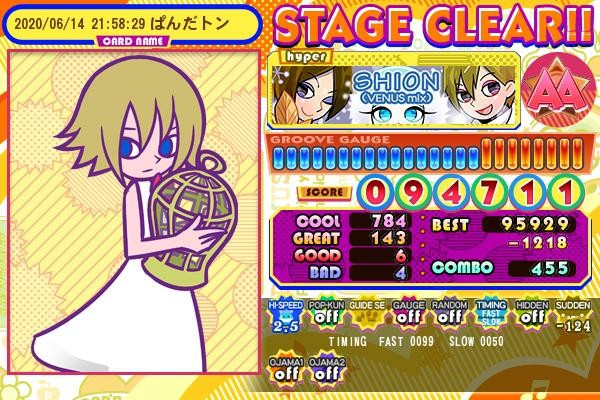Viewport: 600px width, 400px height.
Task: Toggle the OJAMA2 option
Action: pyautogui.click(x=324, y=368)
